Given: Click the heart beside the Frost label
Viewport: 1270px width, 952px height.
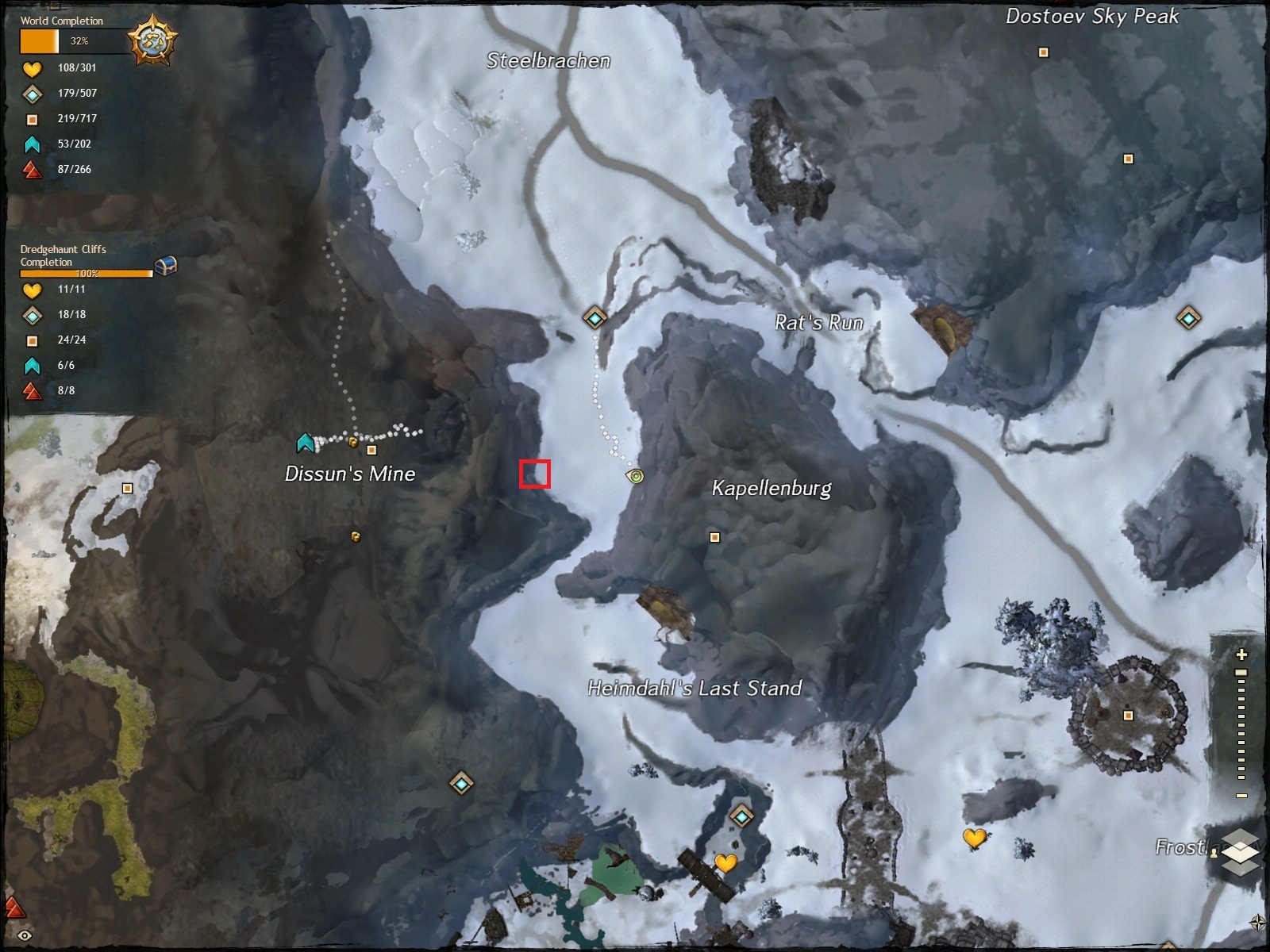Looking at the screenshot, I should click(x=975, y=837).
